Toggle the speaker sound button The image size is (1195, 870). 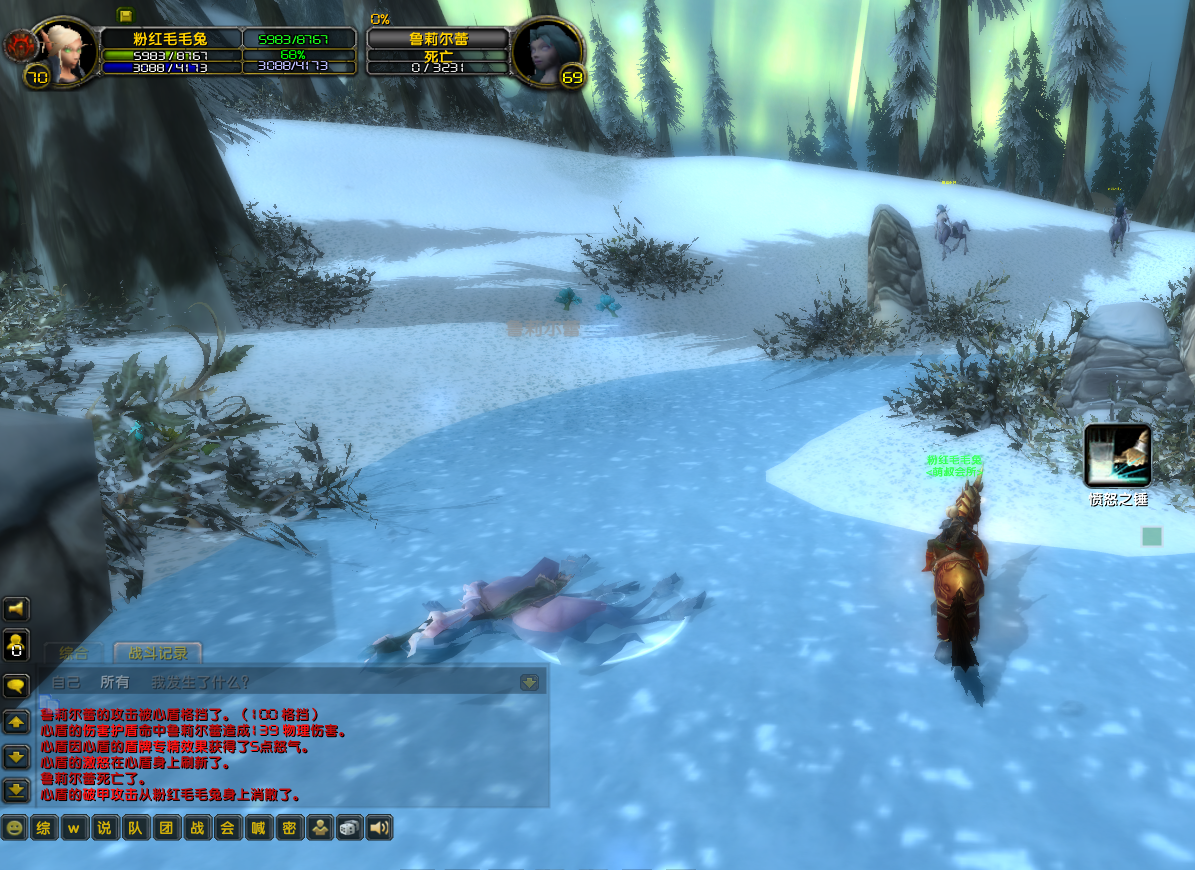click(379, 828)
